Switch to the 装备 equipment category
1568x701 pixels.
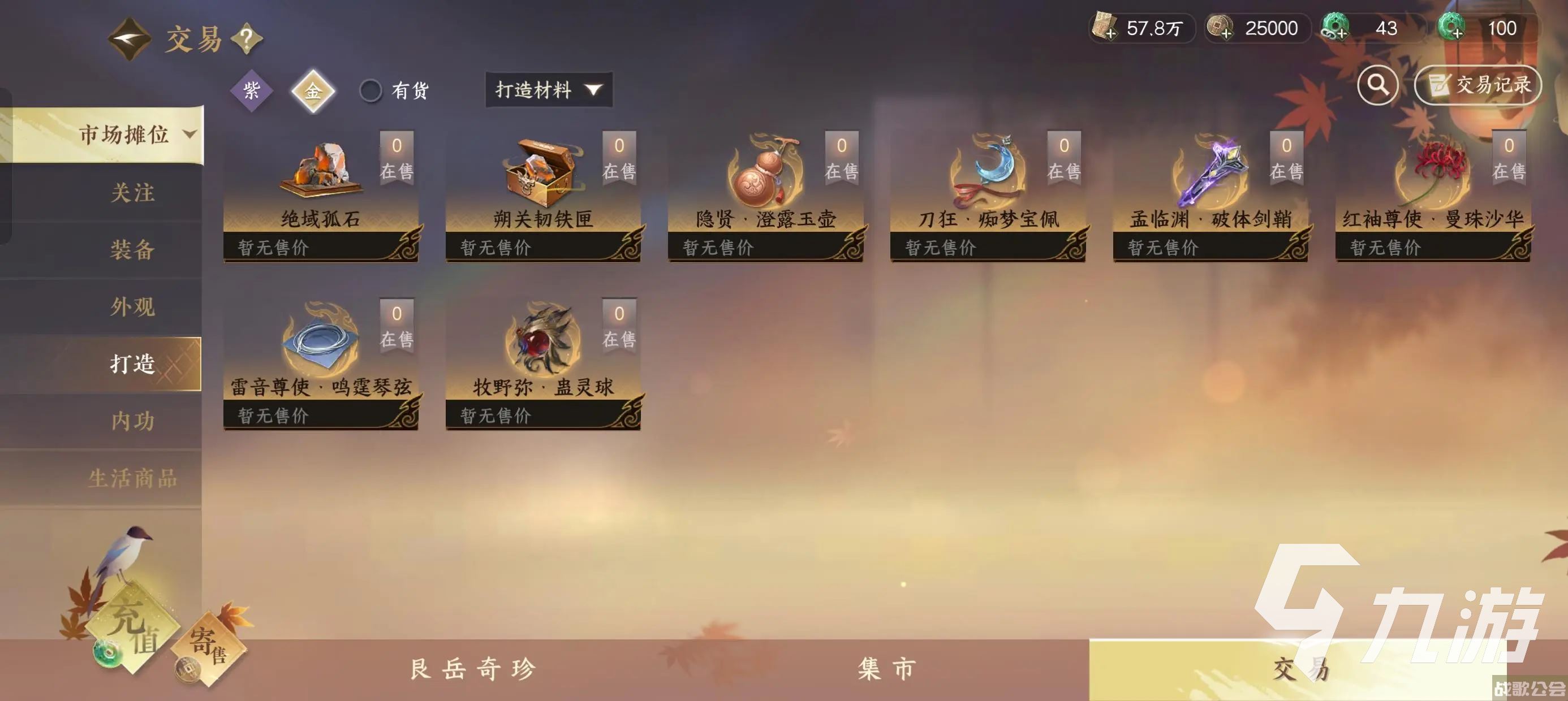[x=132, y=249]
